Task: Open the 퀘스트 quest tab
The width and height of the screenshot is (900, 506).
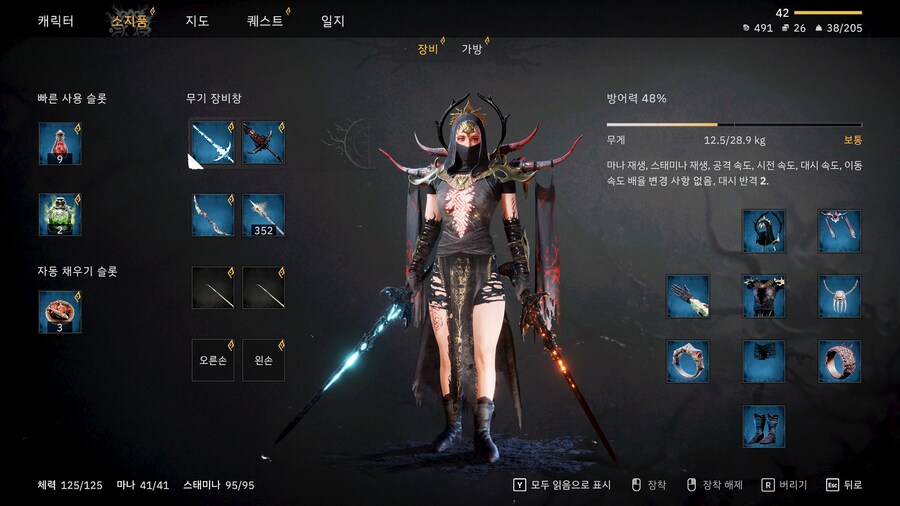Action: (265, 20)
